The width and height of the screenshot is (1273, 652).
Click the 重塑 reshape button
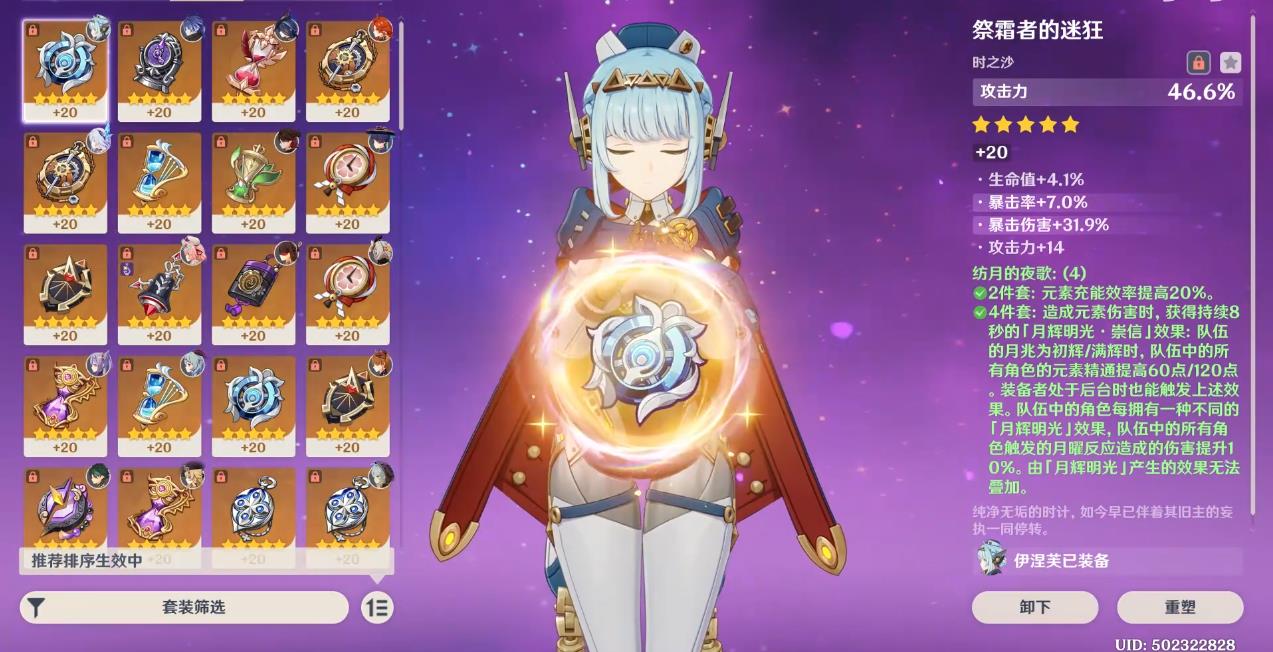coord(1180,607)
